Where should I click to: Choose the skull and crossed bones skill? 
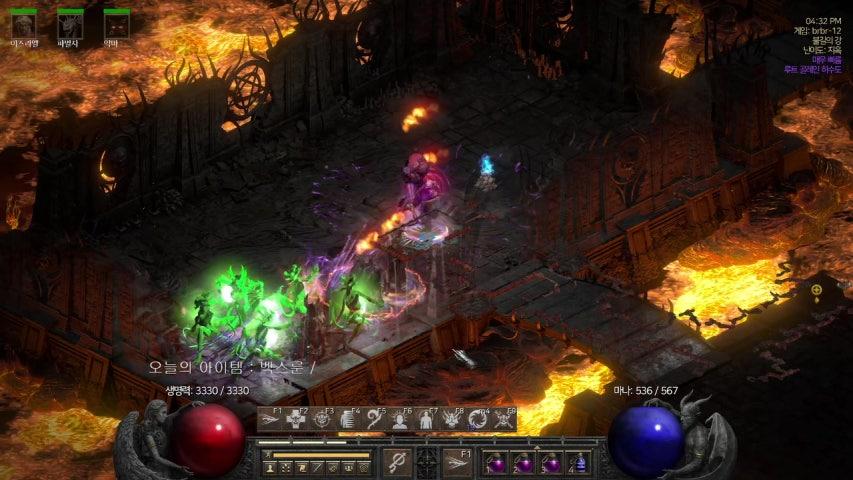504,420
